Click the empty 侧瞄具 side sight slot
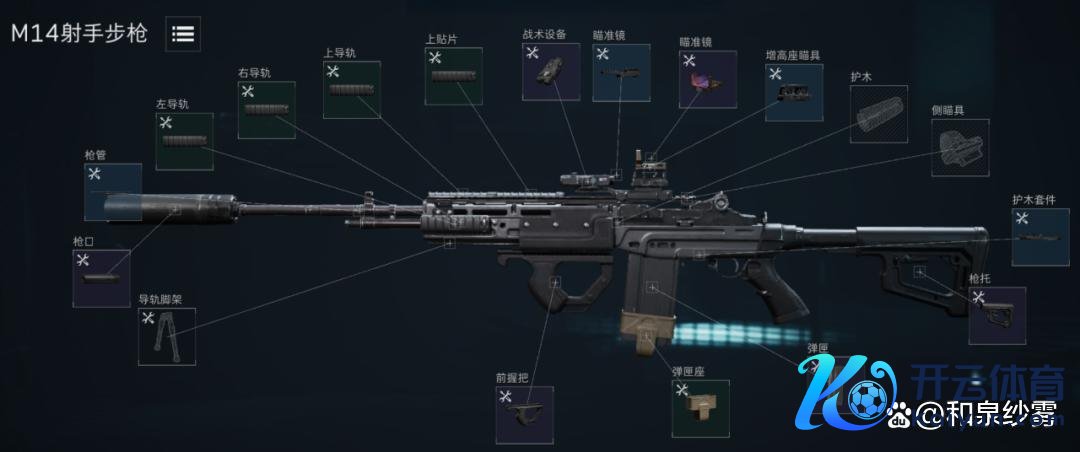This screenshot has height=452, width=1080. pos(959,148)
